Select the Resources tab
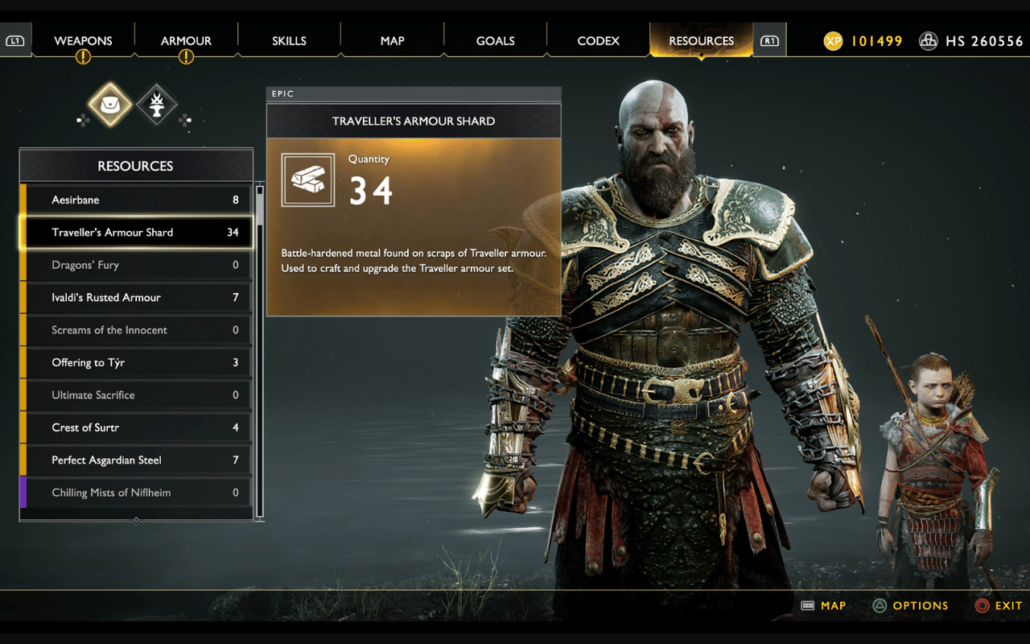The width and height of the screenshot is (1030, 644). pos(701,41)
